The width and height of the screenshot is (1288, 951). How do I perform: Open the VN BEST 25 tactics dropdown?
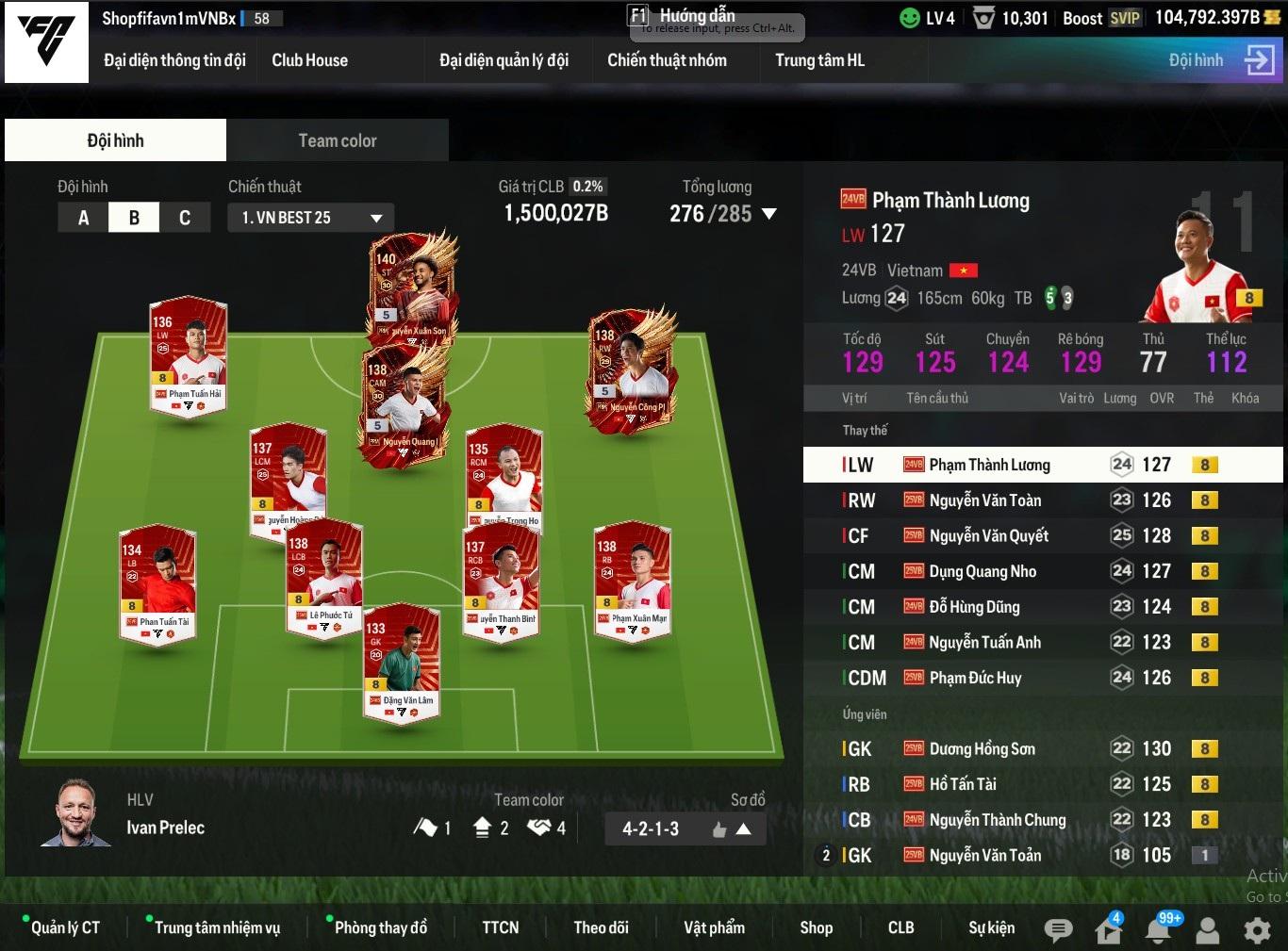[310, 218]
